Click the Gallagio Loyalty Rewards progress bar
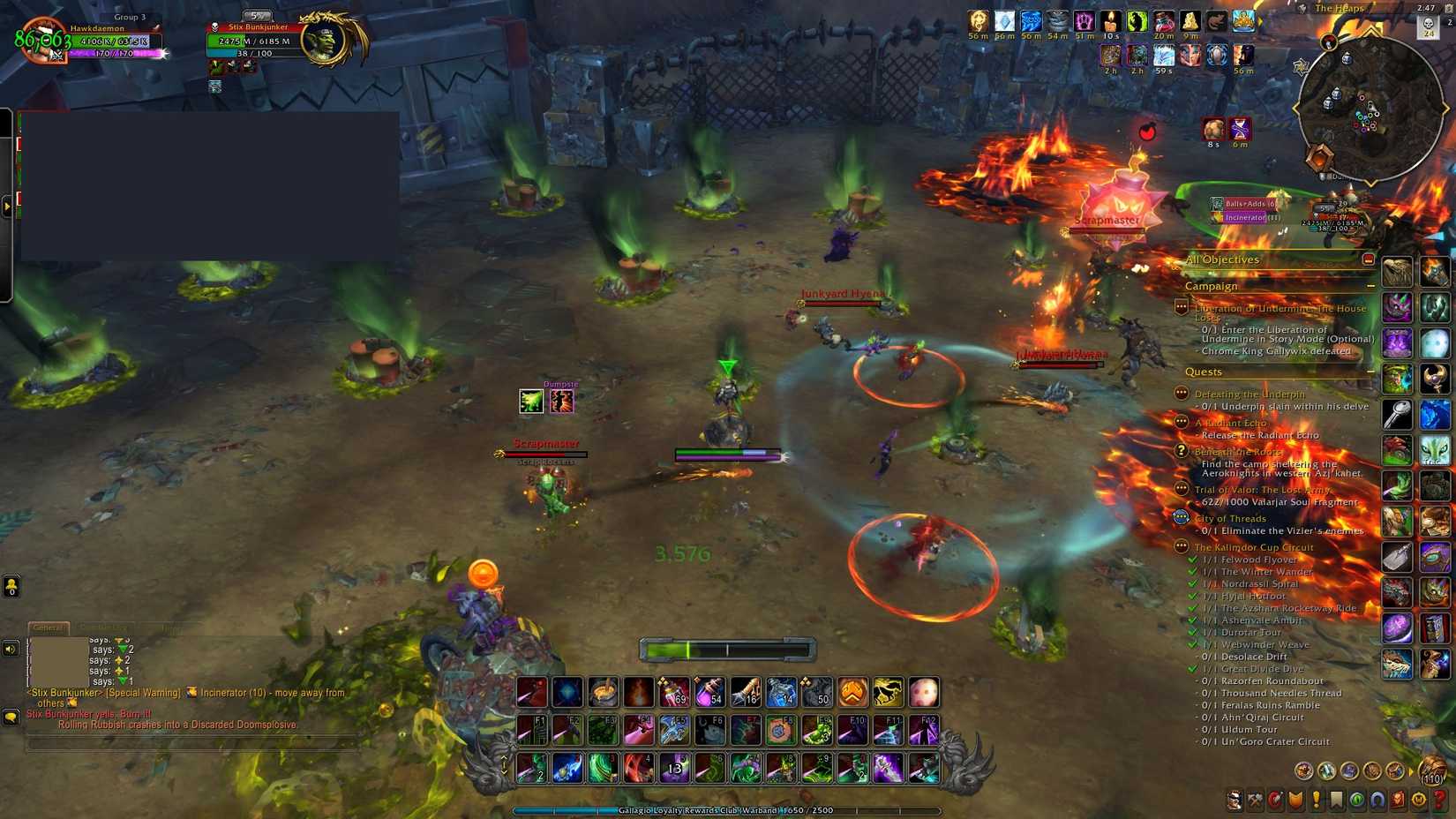1456x819 pixels. 724,809
